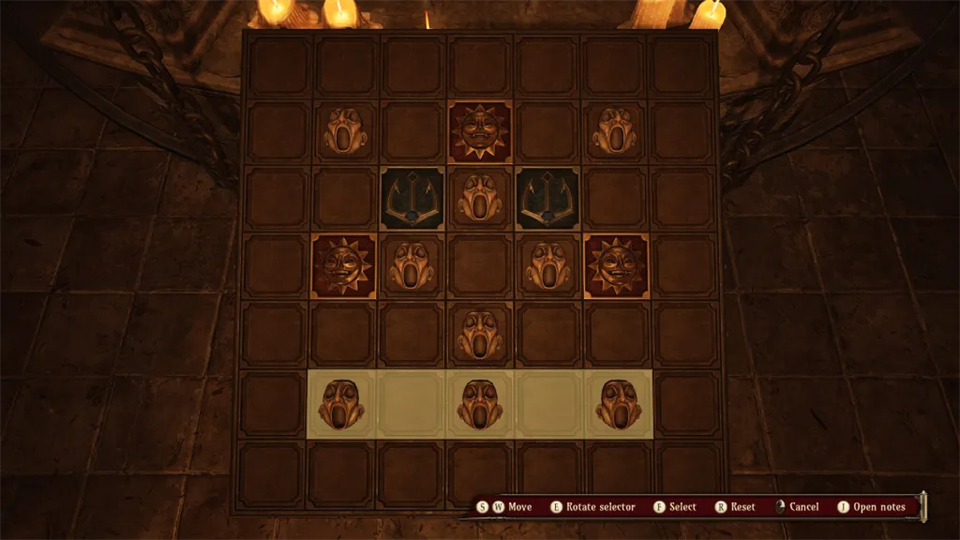Viewport: 960px width, 540px height.
Task: Pick the sun tile on the right side
Action: 616,266
